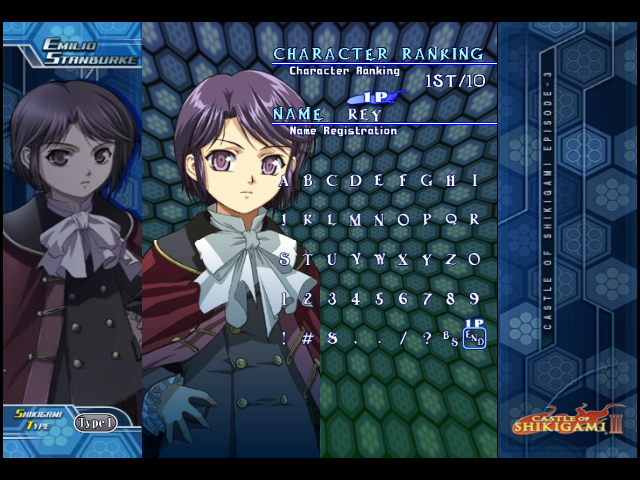Viewport: 640px width, 480px height.
Task: Enter the letter P
Action: [x=427, y=219]
